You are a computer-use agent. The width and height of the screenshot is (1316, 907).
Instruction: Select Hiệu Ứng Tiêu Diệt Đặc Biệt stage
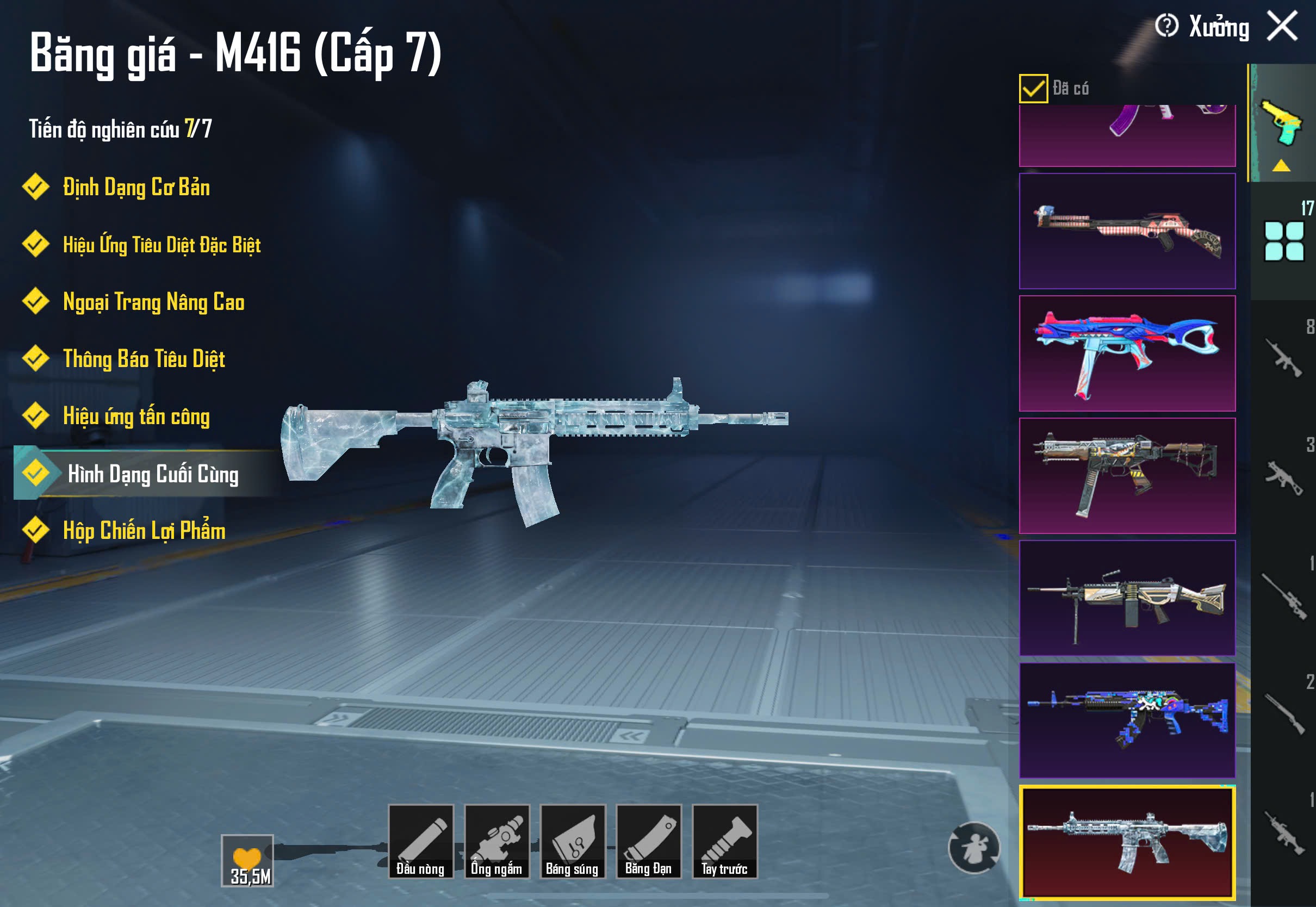pos(162,245)
